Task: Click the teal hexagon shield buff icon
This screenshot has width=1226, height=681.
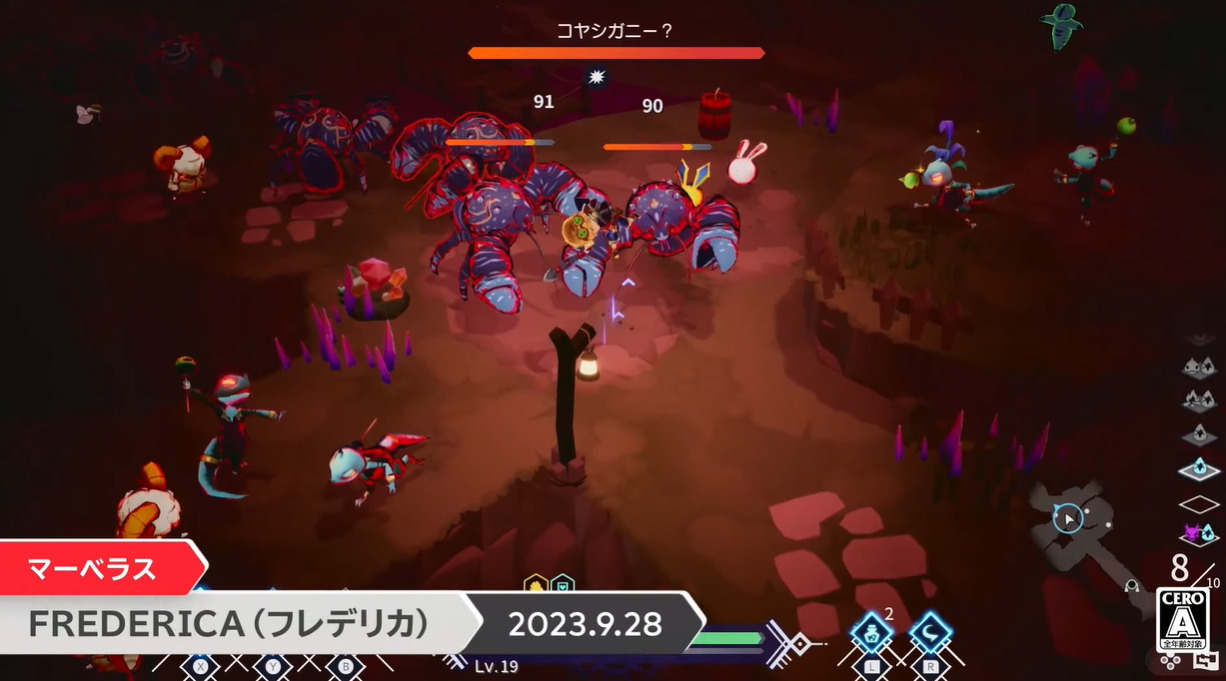Action: (x=563, y=584)
